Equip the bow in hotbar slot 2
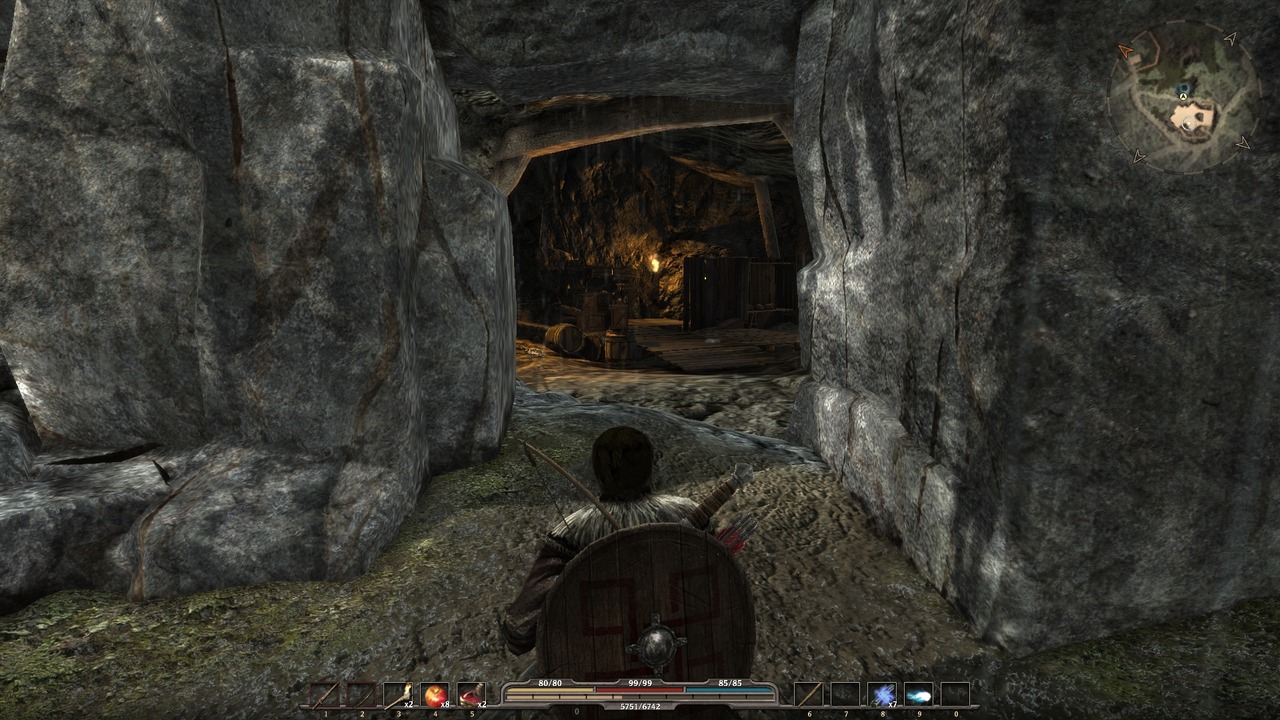Image resolution: width=1280 pixels, height=720 pixels. (360, 694)
